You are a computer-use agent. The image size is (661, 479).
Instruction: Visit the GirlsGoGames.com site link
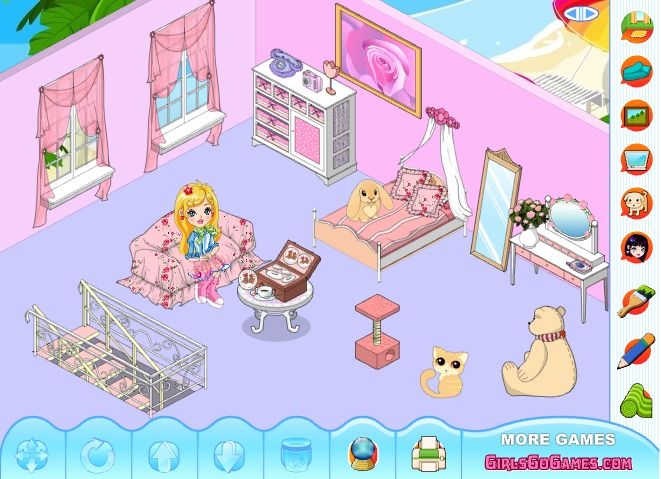[x=558, y=462]
